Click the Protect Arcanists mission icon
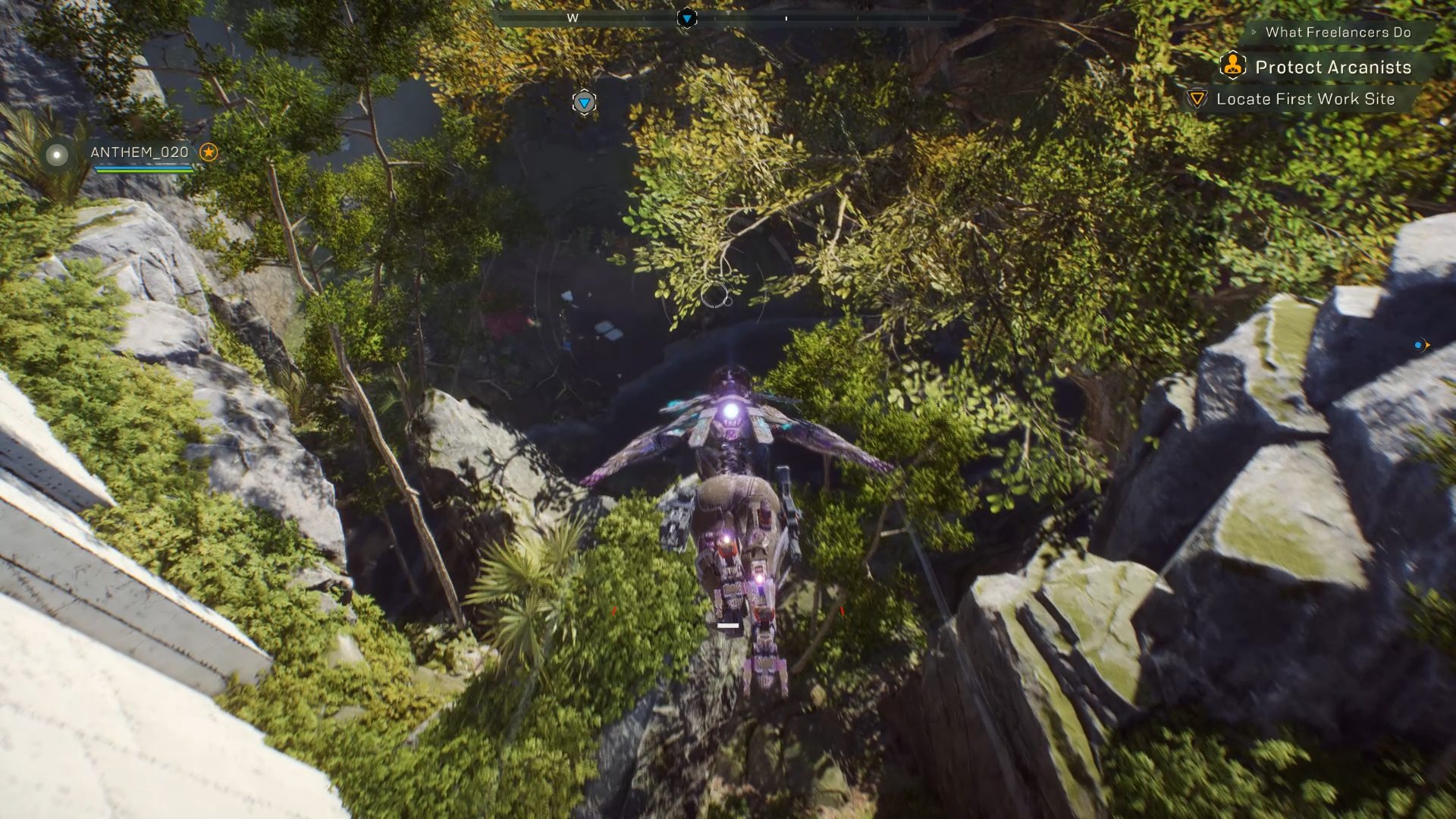The height and width of the screenshot is (819, 1456). pyautogui.click(x=1233, y=67)
